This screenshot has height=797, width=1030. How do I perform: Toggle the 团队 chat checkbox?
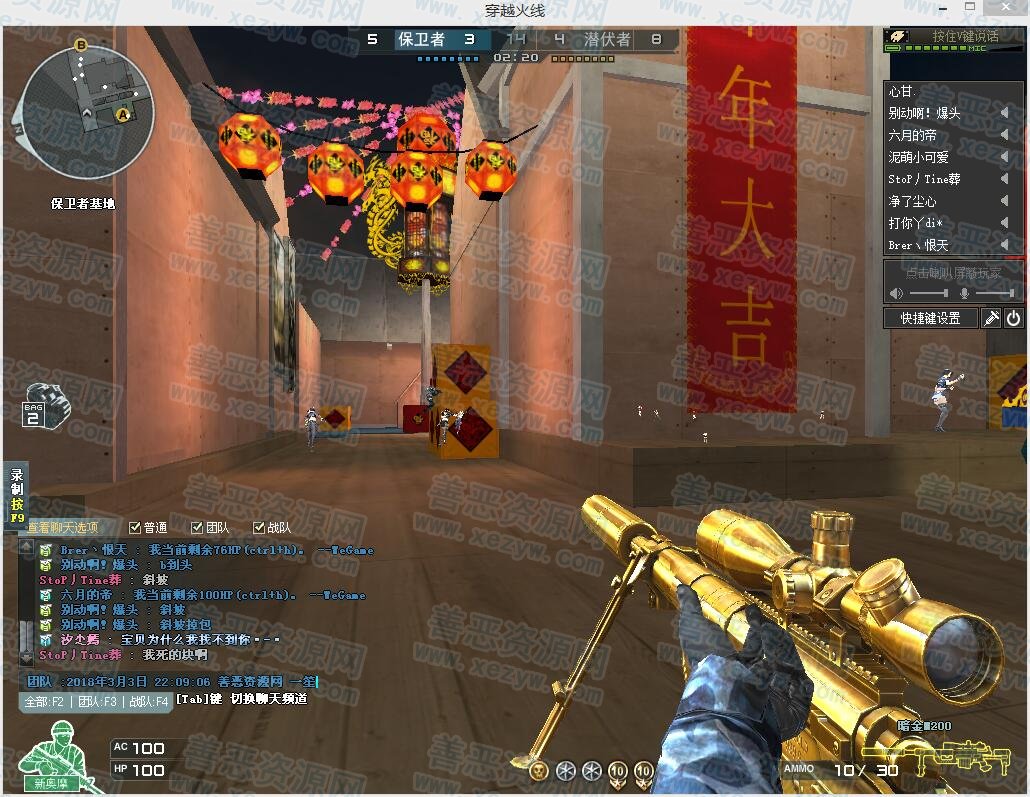197,527
